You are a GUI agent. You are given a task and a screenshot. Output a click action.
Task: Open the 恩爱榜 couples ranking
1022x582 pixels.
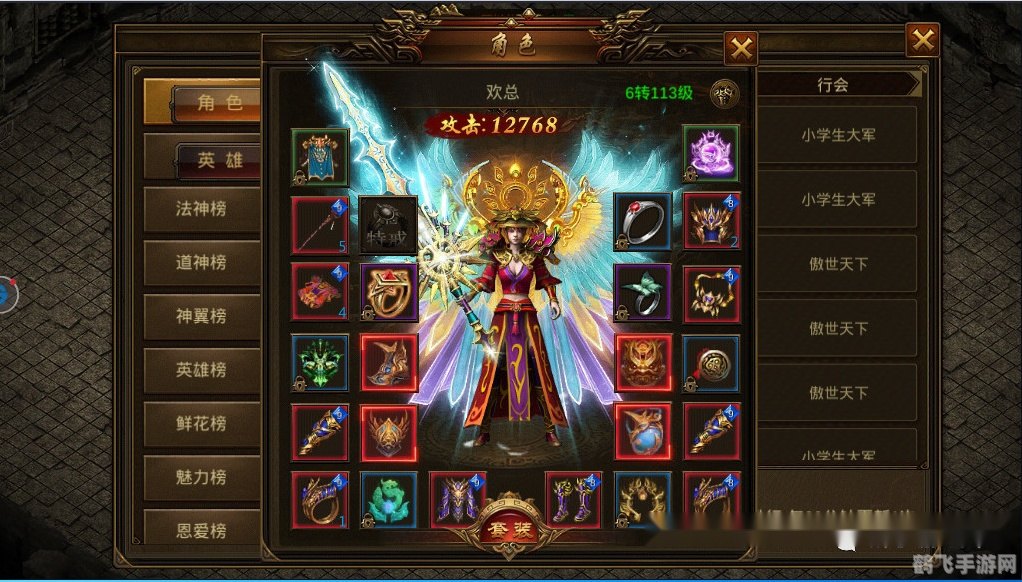click(x=201, y=527)
